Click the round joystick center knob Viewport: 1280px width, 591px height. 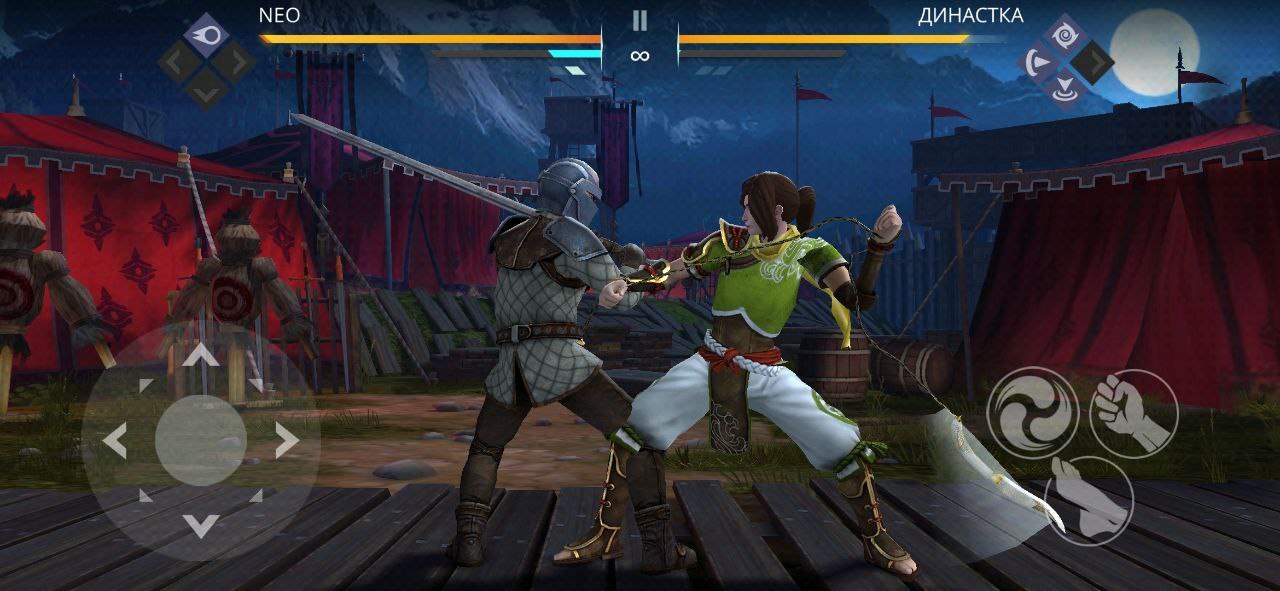[x=201, y=440]
